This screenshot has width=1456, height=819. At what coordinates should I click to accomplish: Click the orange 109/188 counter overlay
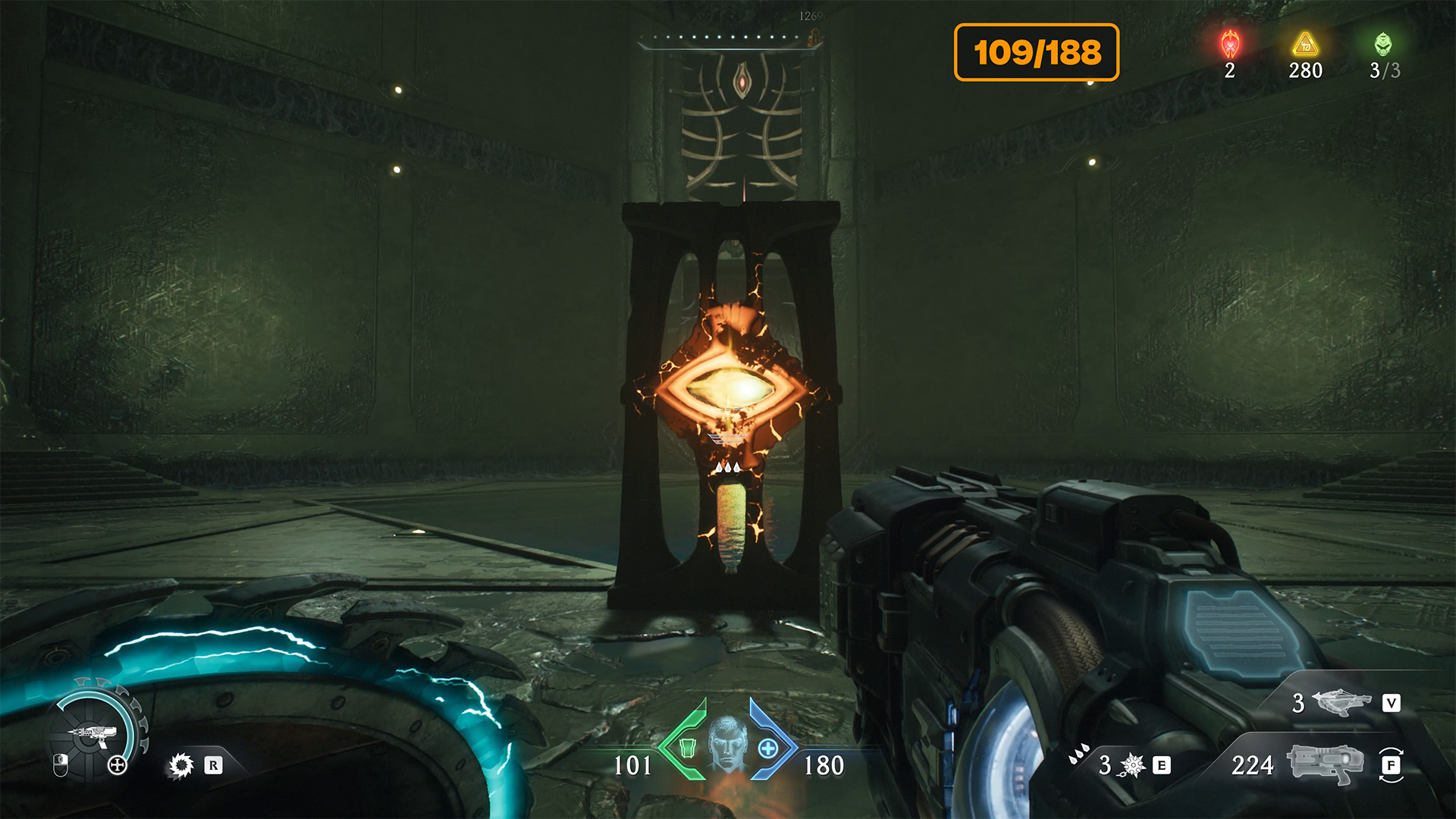tap(1037, 52)
